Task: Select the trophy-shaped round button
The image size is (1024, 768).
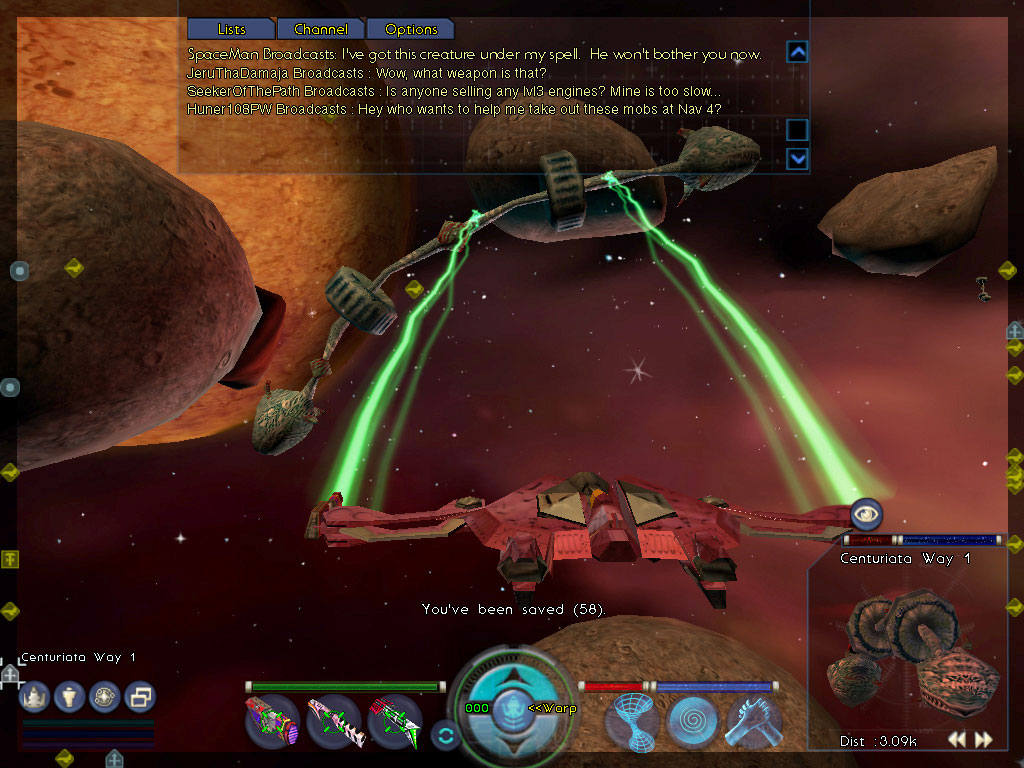Action: click(x=70, y=696)
